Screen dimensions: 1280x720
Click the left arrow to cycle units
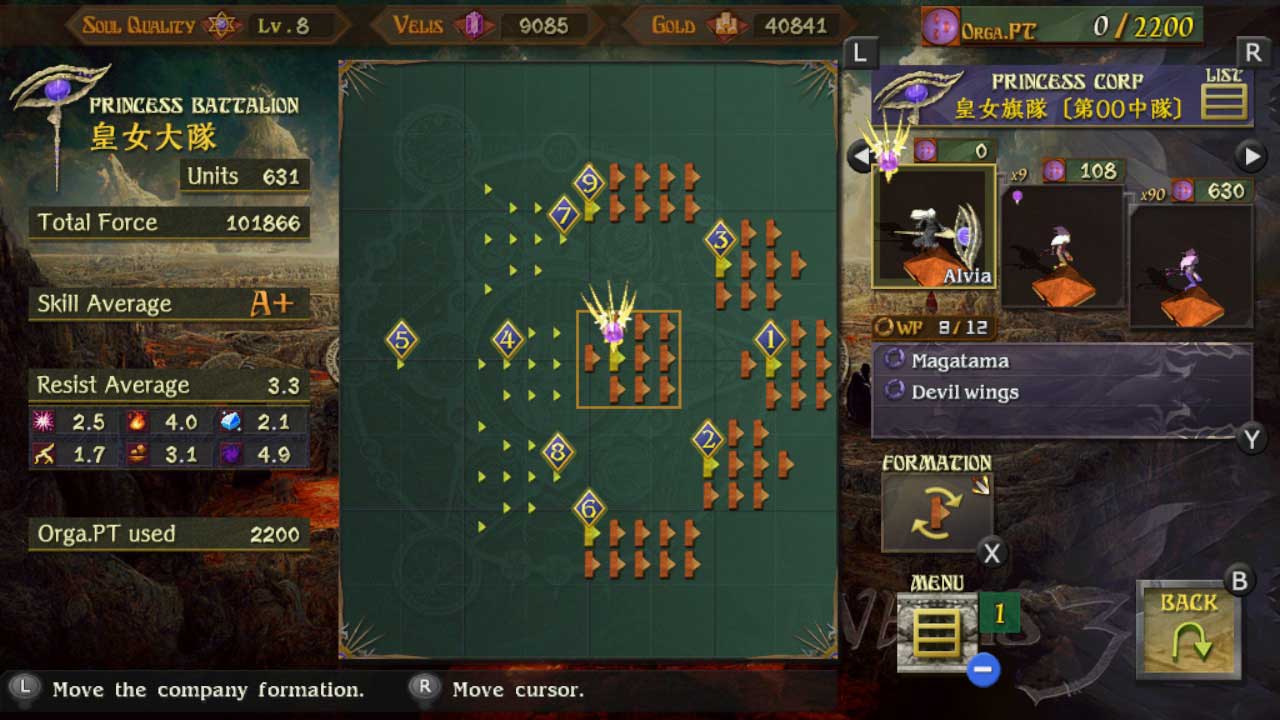(x=858, y=156)
